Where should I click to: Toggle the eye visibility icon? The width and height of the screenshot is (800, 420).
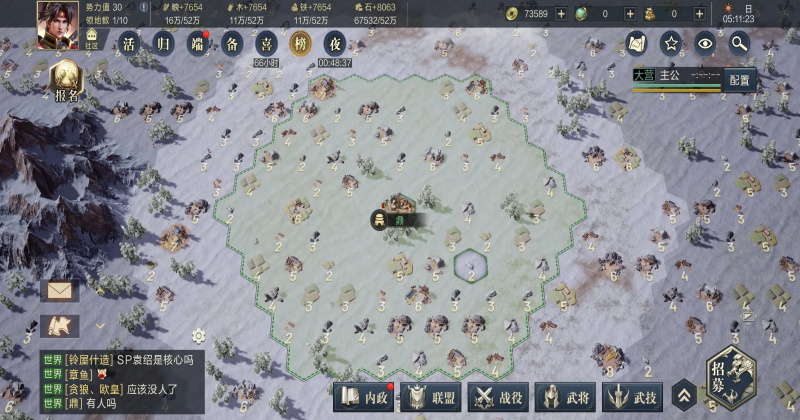pos(706,43)
